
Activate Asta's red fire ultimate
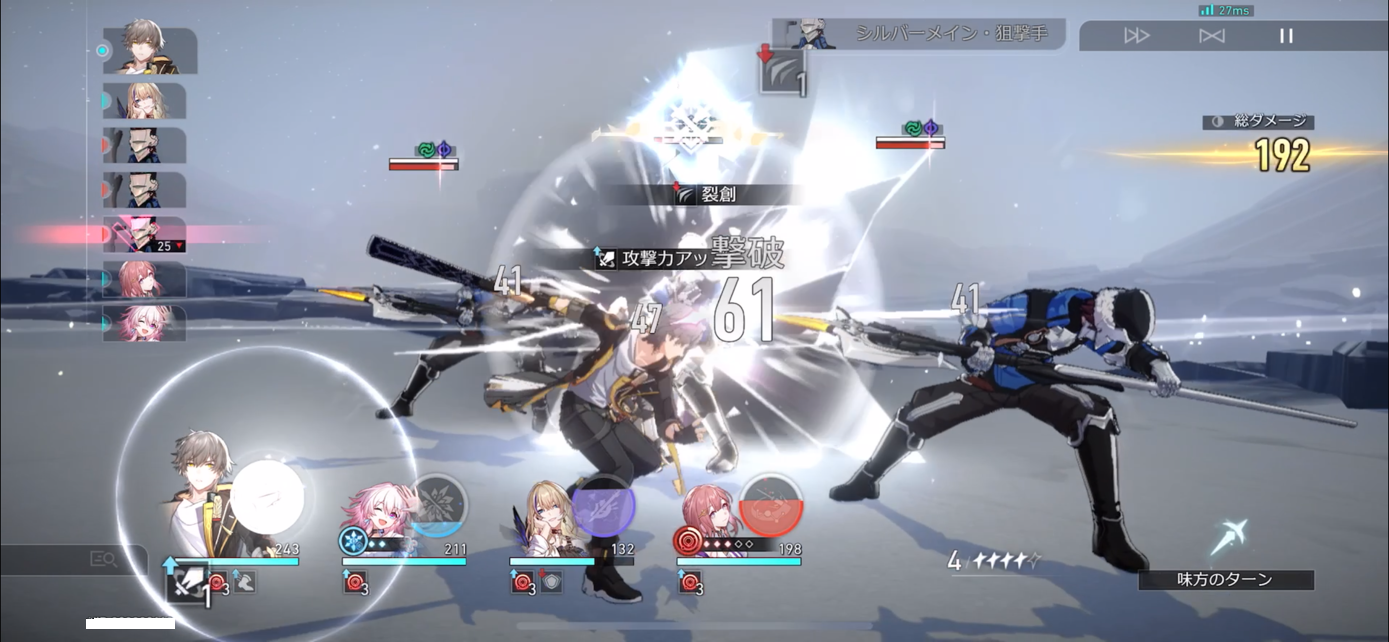pos(771,504)
